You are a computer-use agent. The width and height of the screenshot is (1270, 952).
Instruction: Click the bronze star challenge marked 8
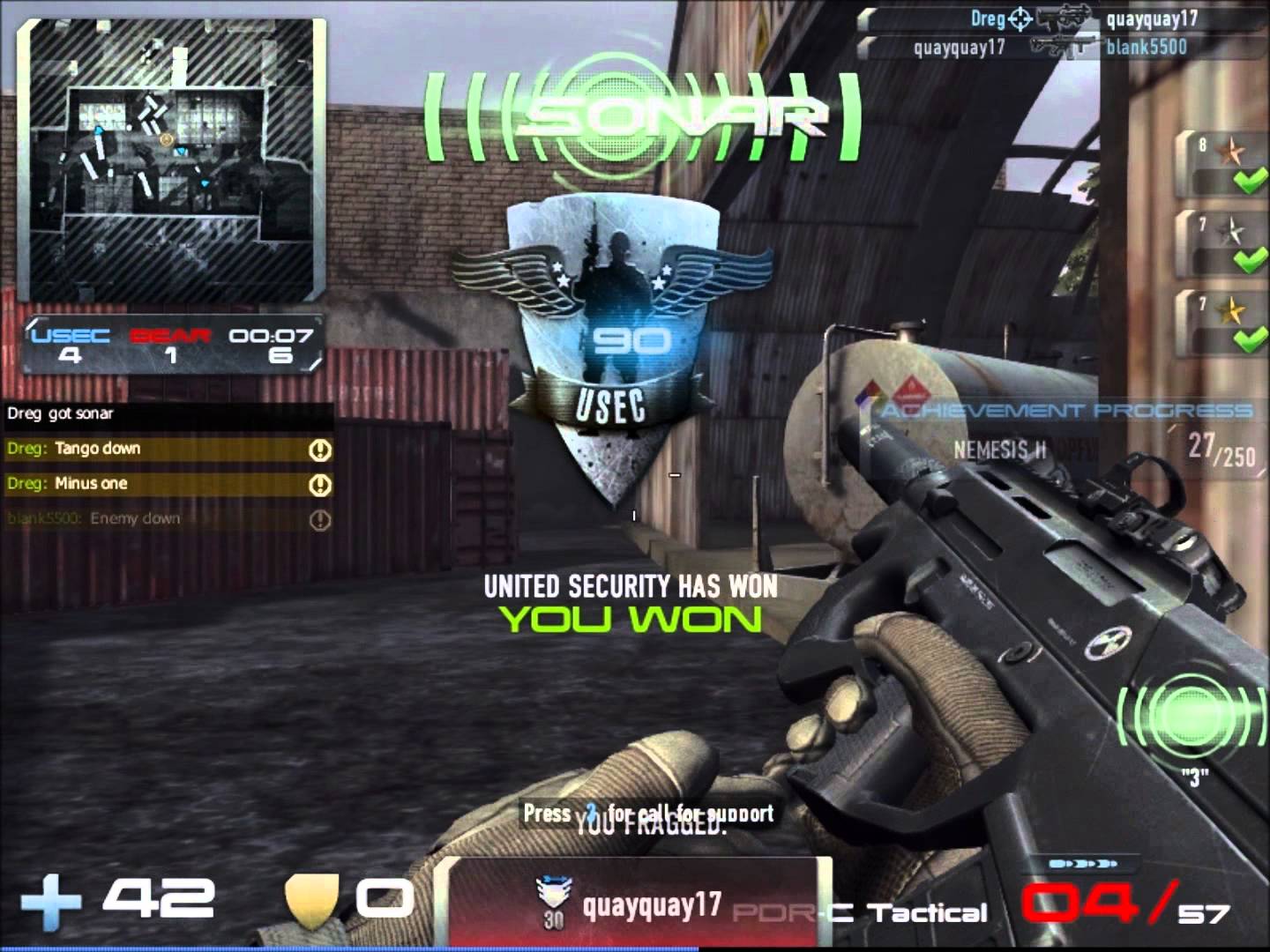pyautogui.click(x=1228, y=165)
